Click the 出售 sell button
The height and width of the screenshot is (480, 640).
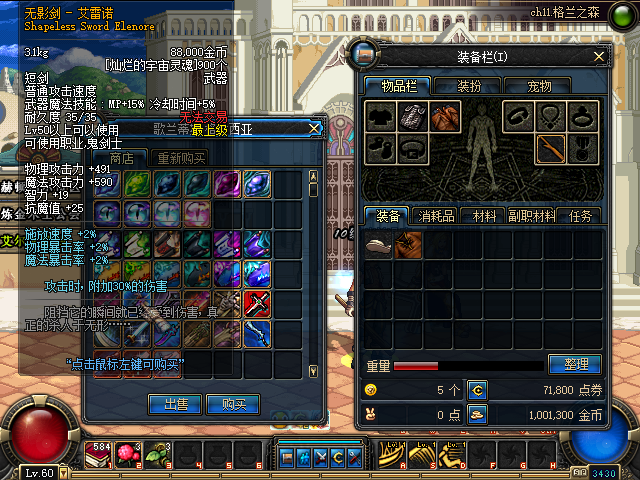point(176,404)
